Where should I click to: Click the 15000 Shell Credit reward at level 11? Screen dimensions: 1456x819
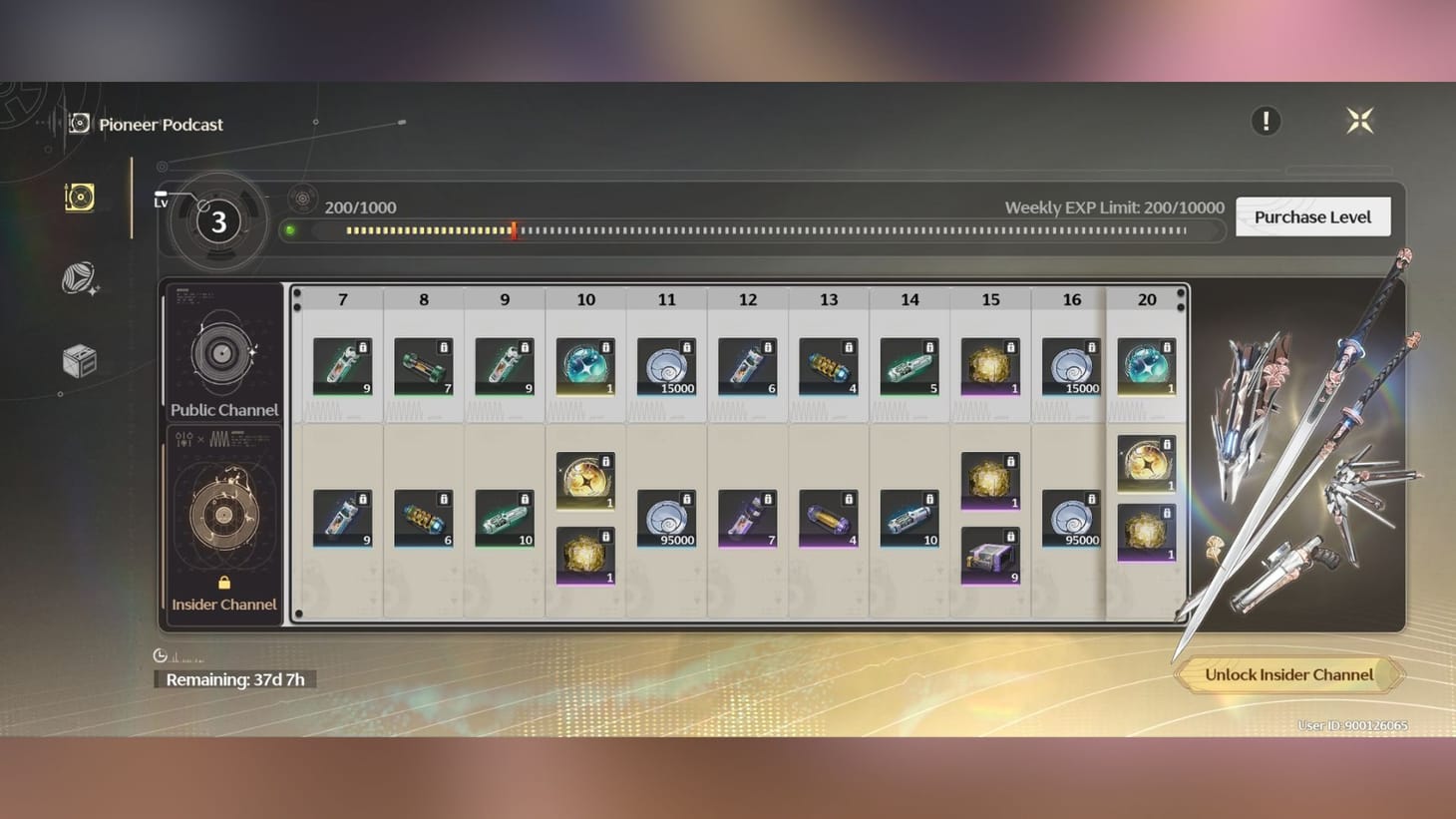point(666,365)
